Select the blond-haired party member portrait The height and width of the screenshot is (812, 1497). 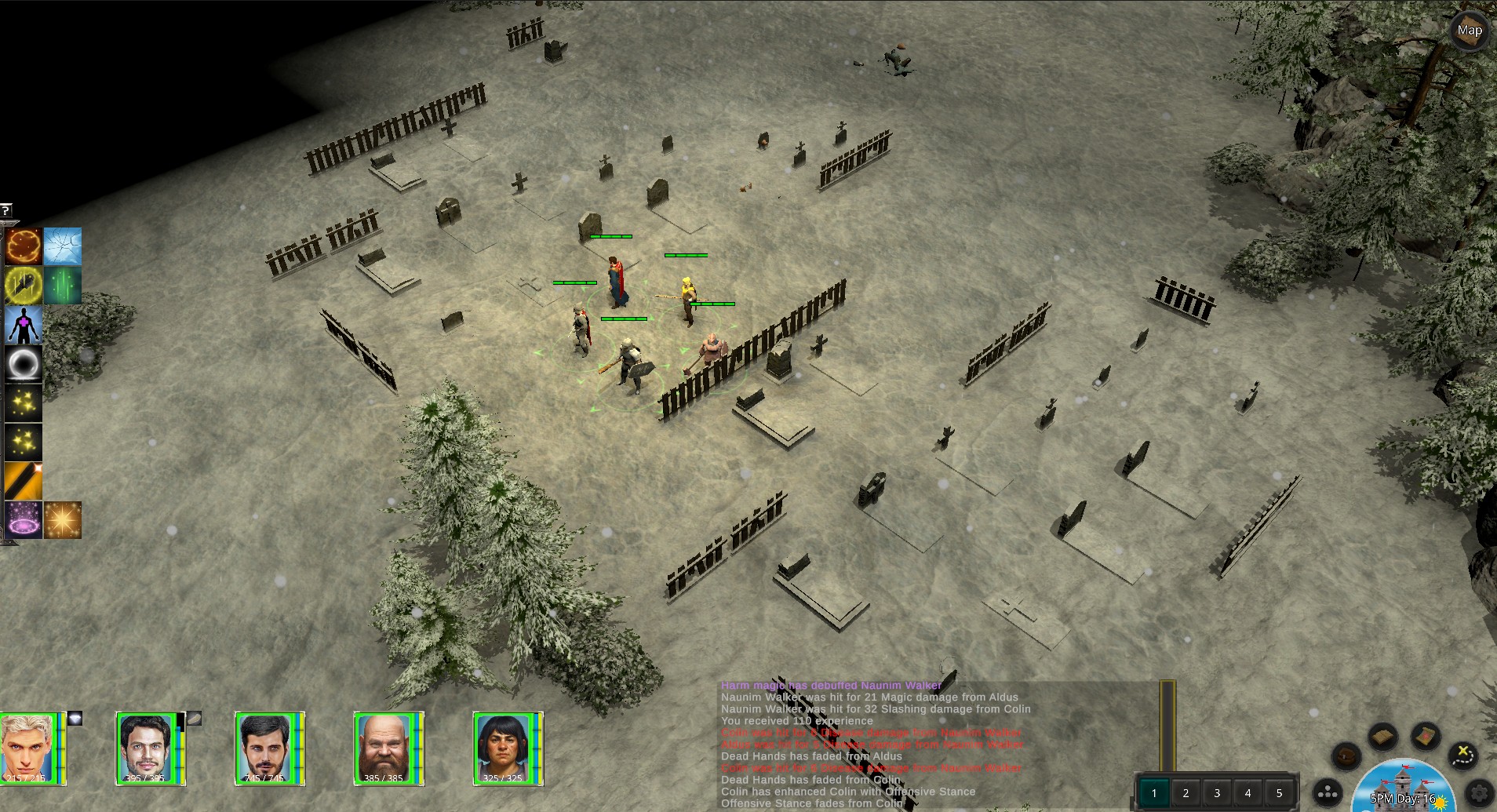click(30, 748)
